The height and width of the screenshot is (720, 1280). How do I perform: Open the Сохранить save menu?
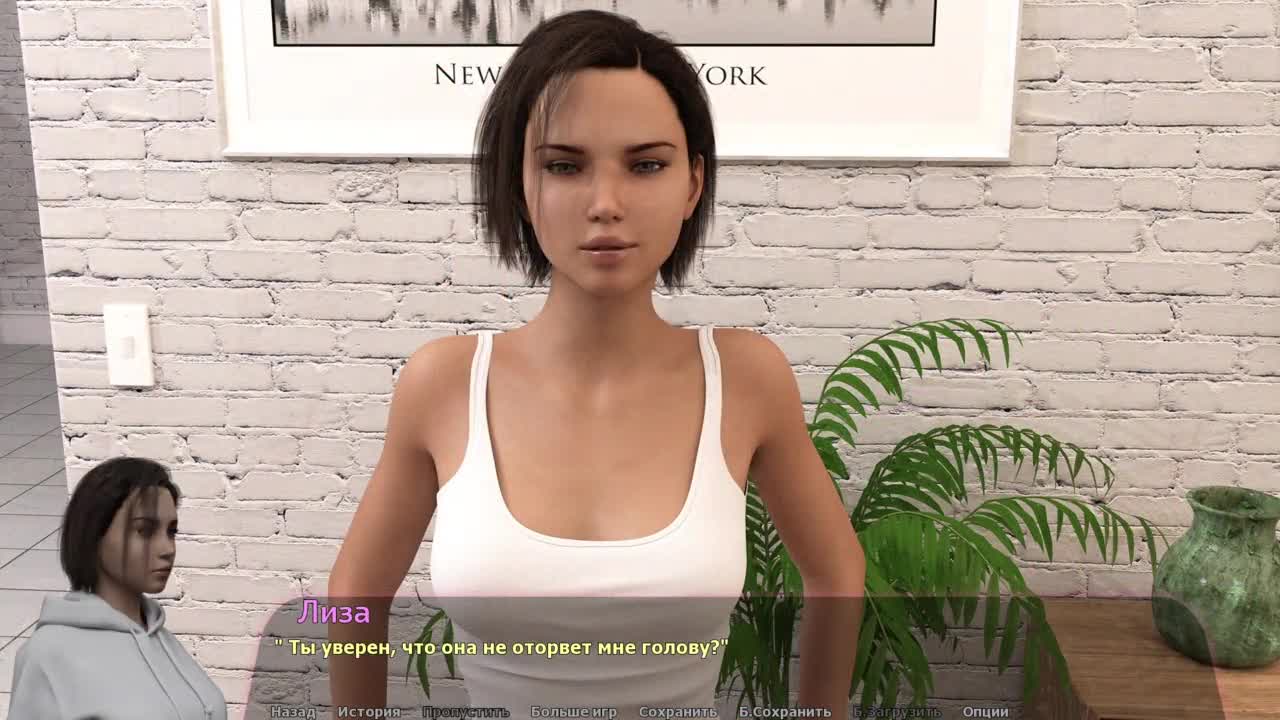pos(678,712)
